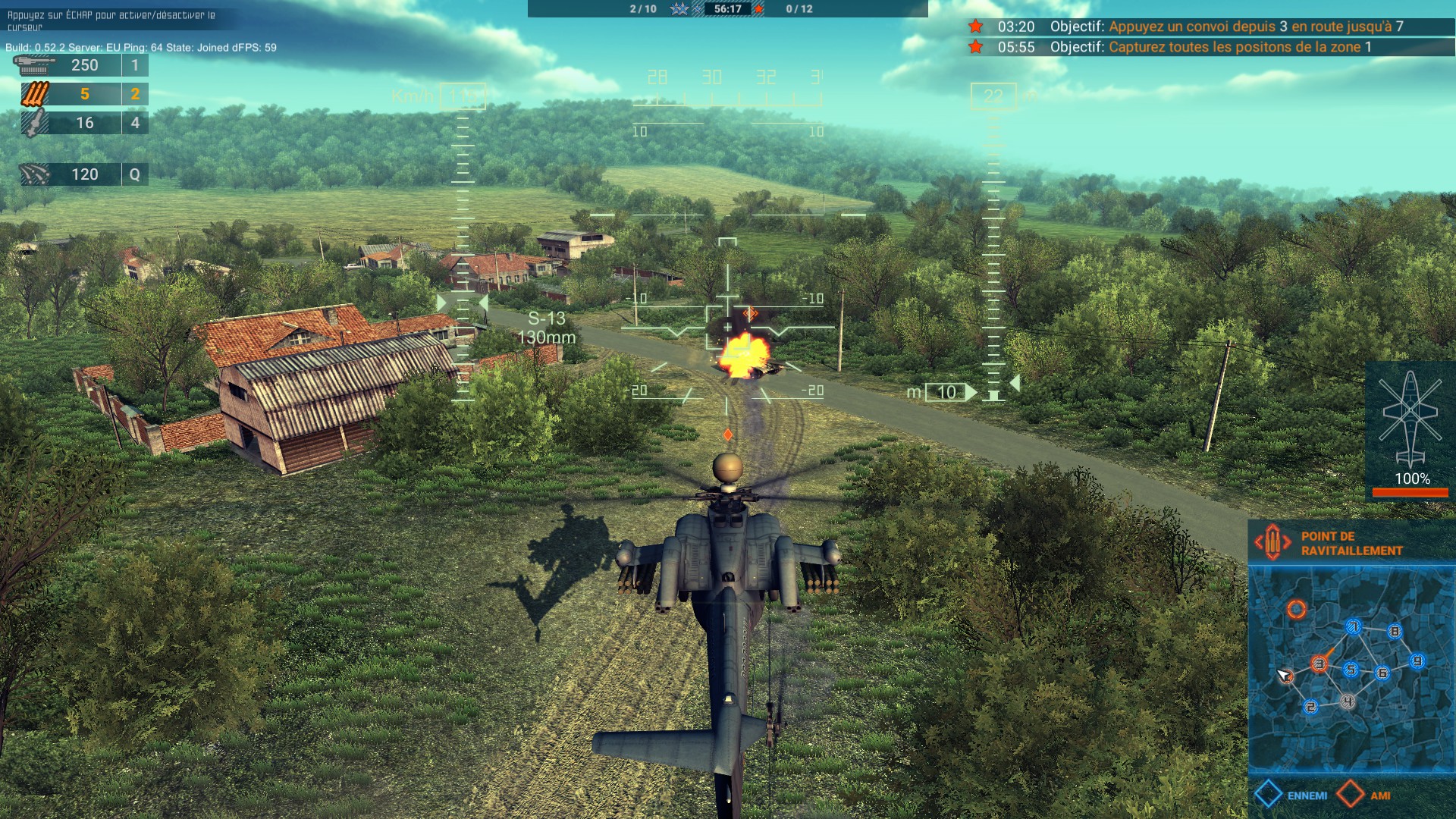This screenshot has width=1456, height=819.
Task: Click the AMI orange diamond legend
Action: tap(1350, 793)
